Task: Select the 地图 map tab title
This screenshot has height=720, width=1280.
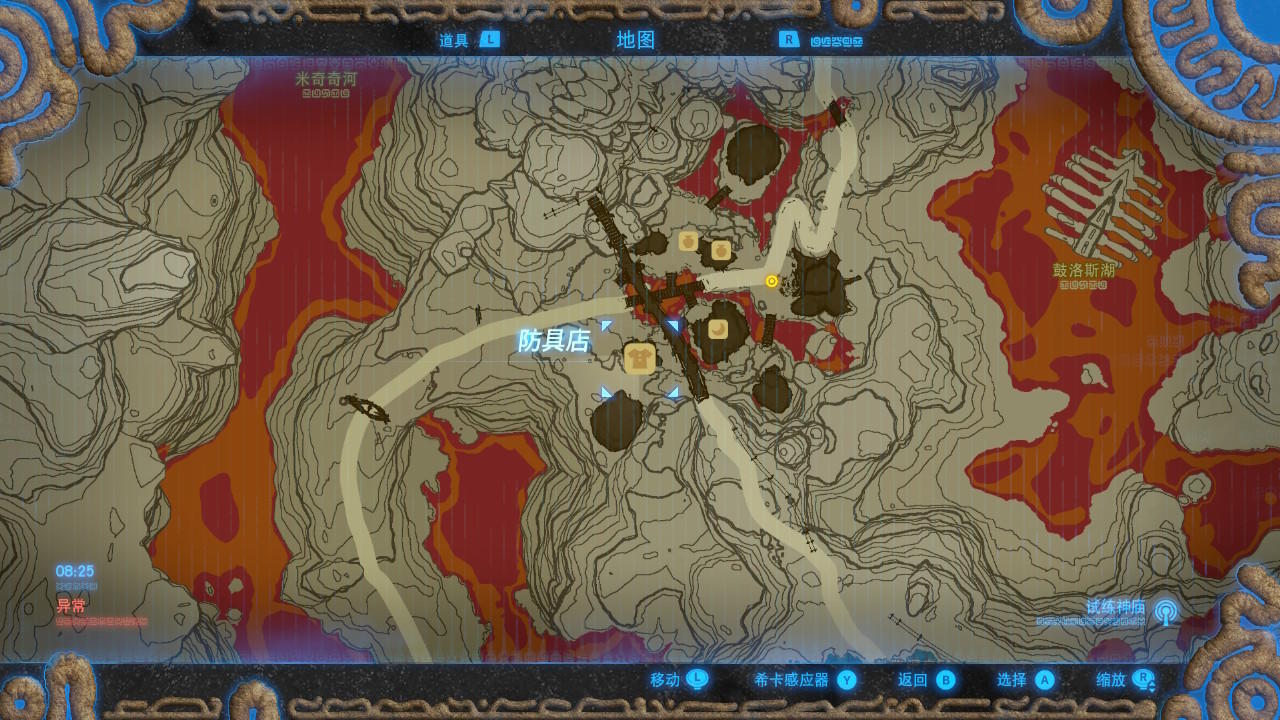Action: tap(636, 40)
